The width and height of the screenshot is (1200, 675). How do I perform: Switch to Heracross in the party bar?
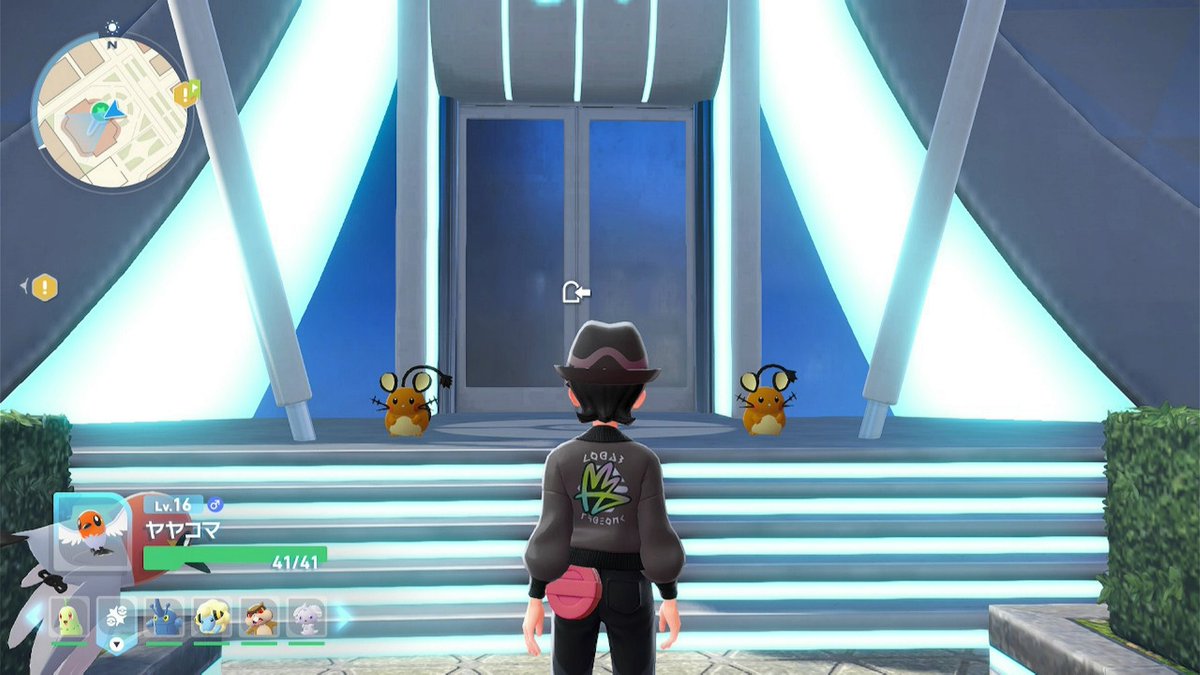tap(164, 619)
